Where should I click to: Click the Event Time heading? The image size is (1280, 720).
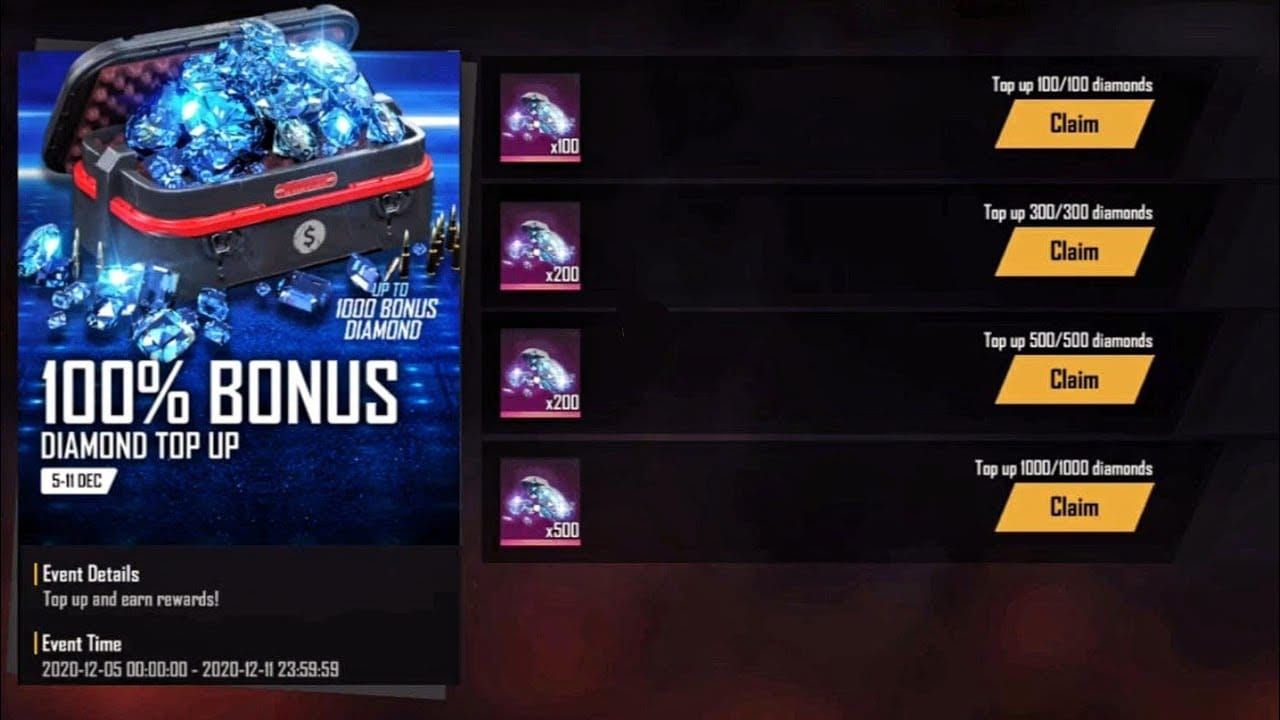(x=81, y=645)
